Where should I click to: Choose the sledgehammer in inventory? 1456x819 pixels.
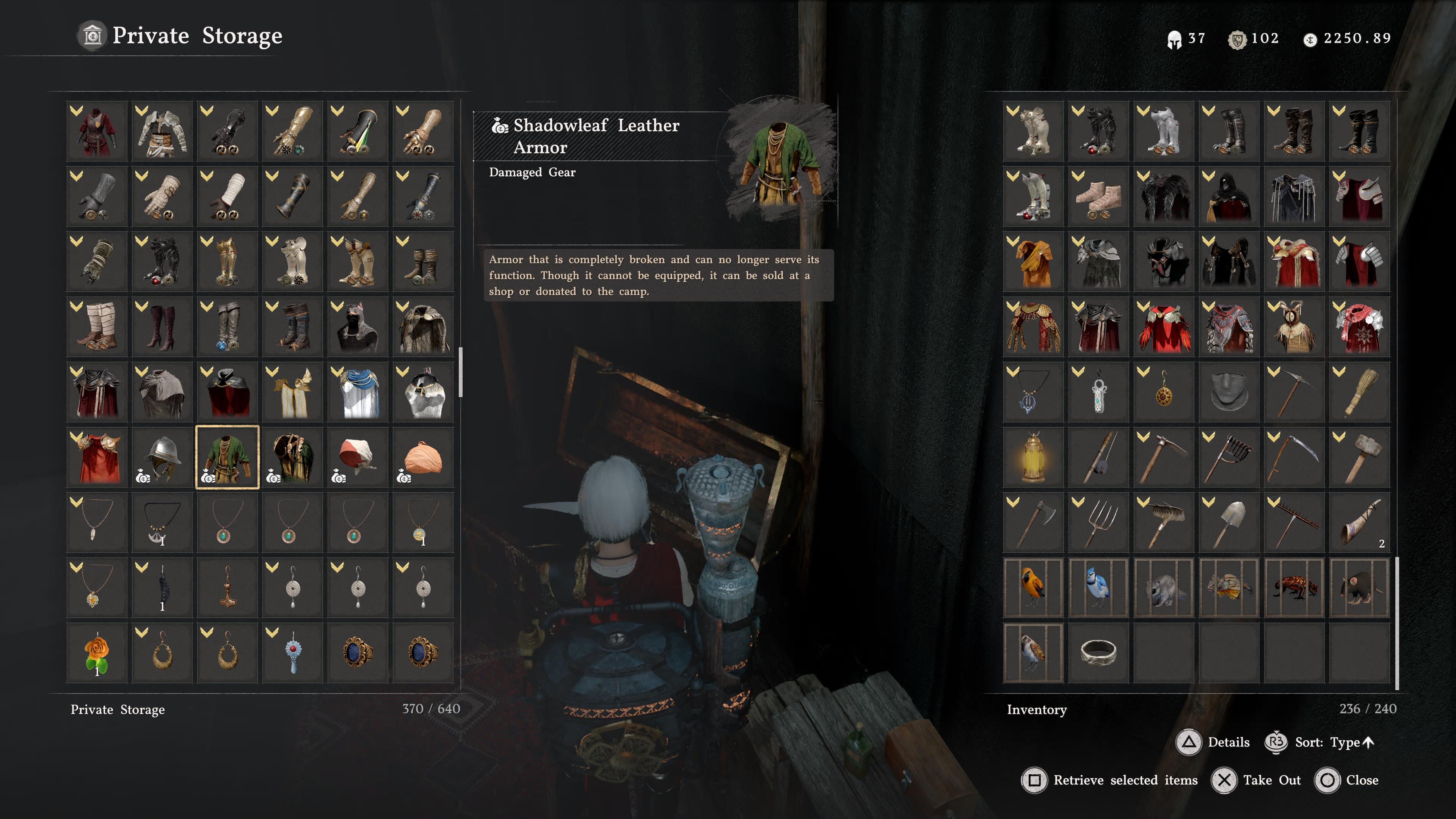click(1359, 457)
